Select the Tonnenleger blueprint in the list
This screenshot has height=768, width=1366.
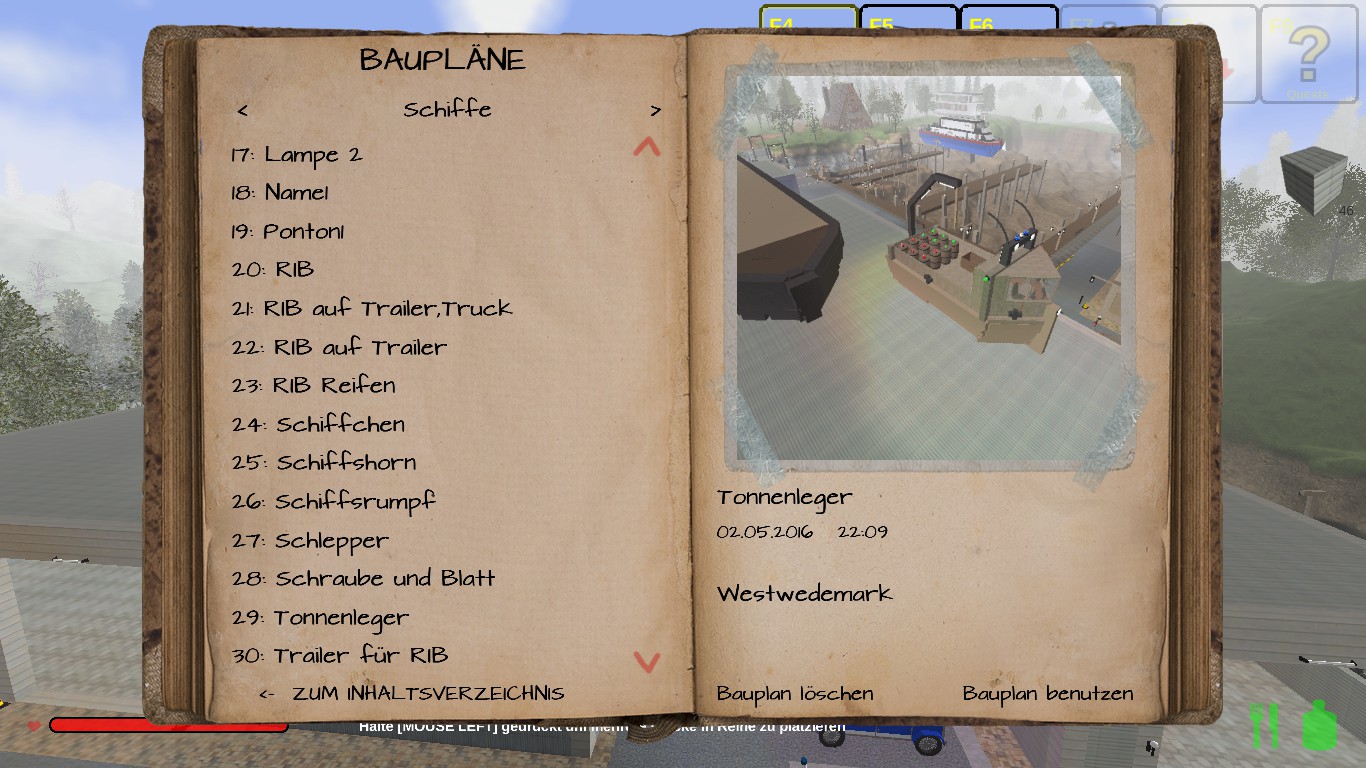tap(320, 618)
